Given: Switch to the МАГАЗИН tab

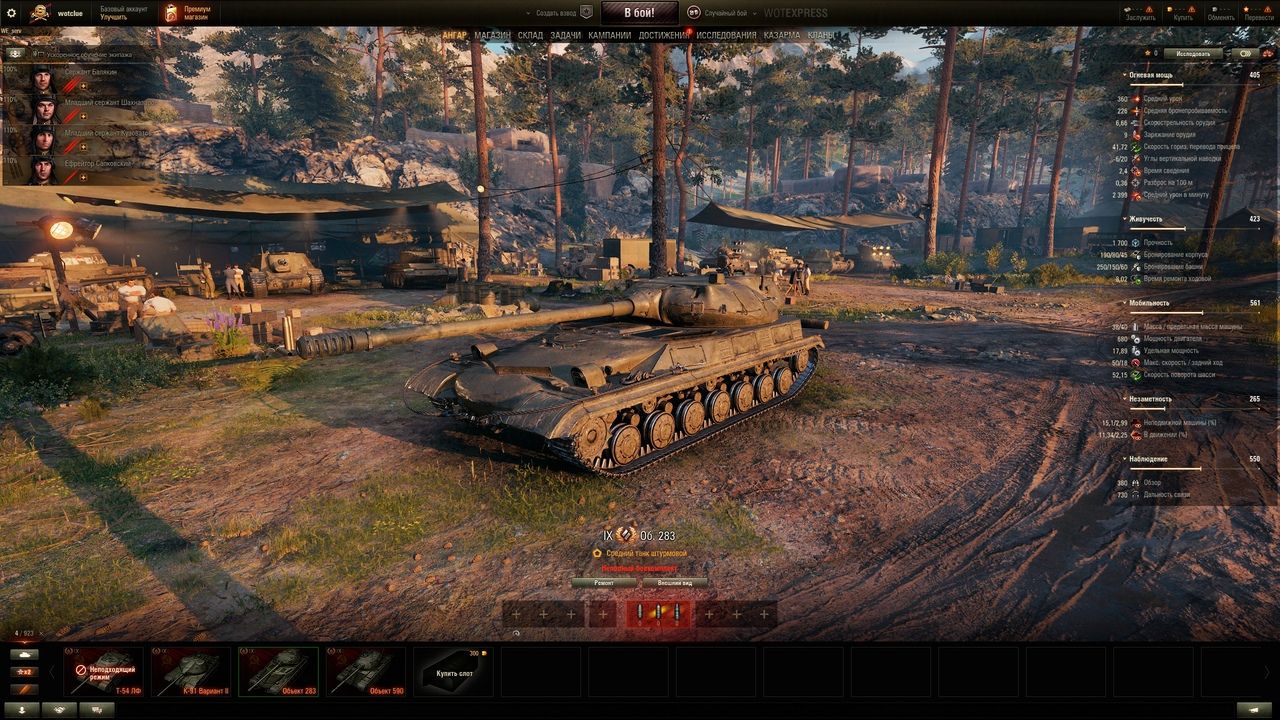Looking at the screenshot, I should point(492,35).
